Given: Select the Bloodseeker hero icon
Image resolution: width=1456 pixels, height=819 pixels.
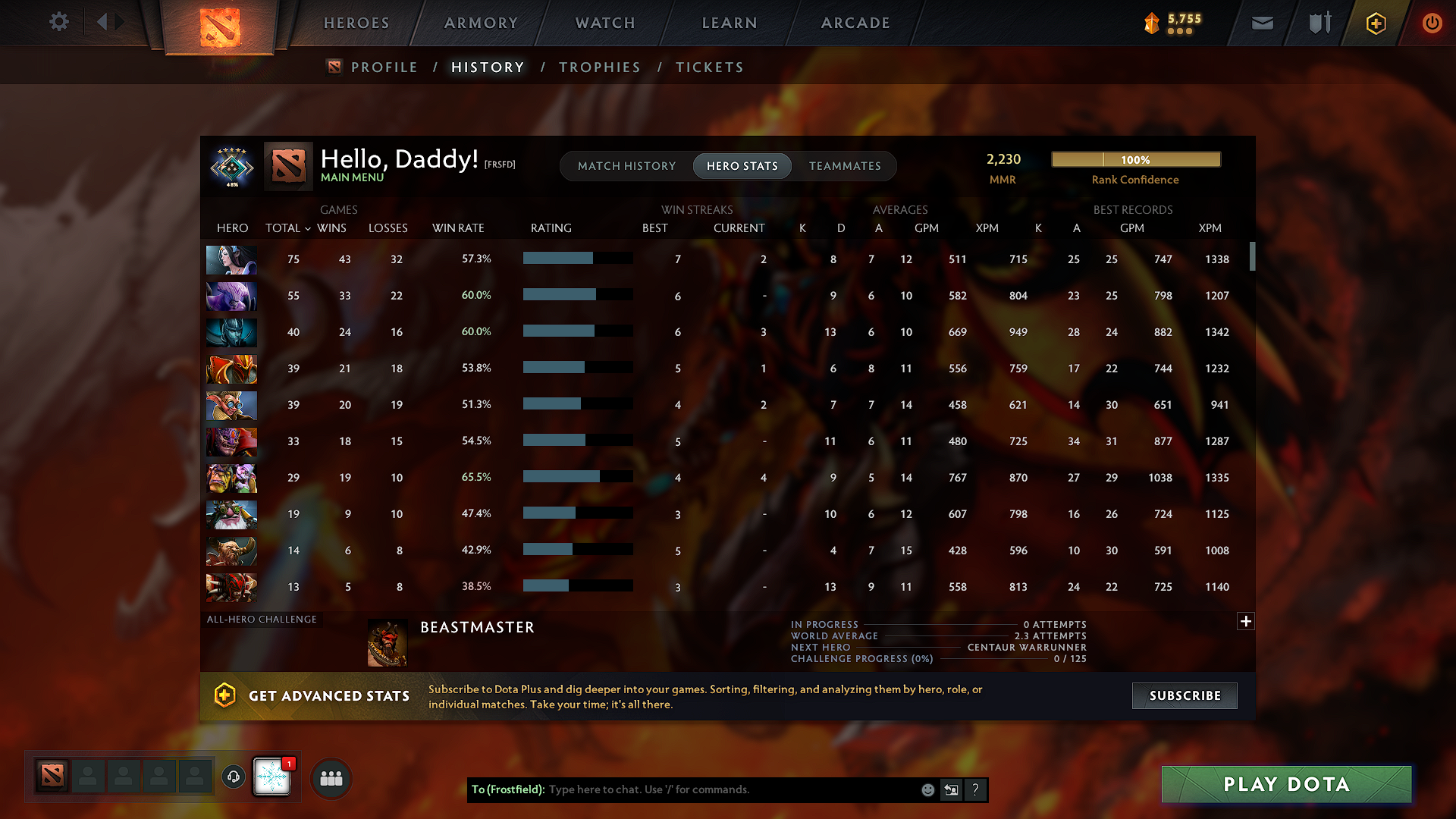Looking at the screenshot, I should [231, 586].
